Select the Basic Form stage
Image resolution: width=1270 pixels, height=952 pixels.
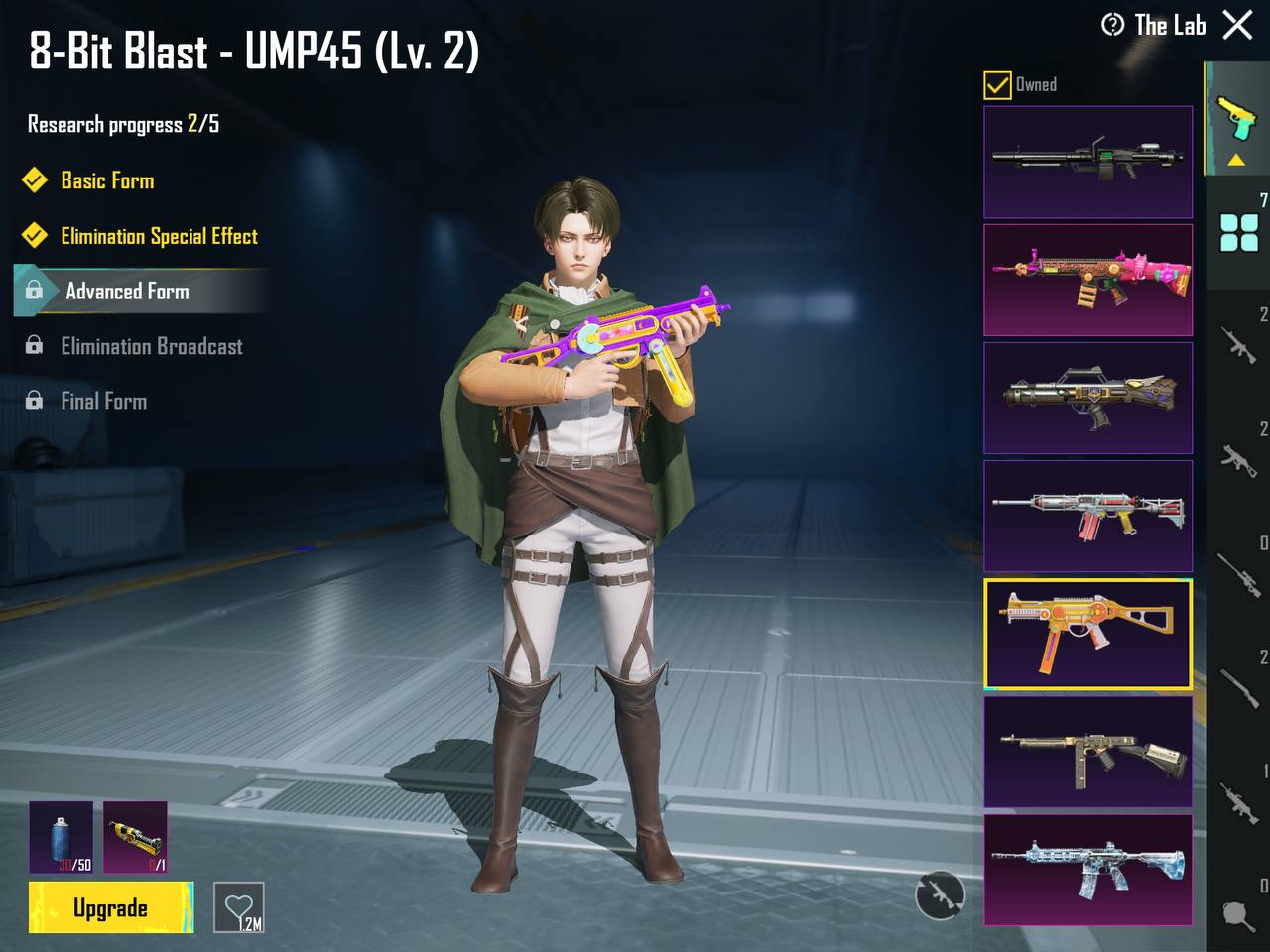(107, 180)
